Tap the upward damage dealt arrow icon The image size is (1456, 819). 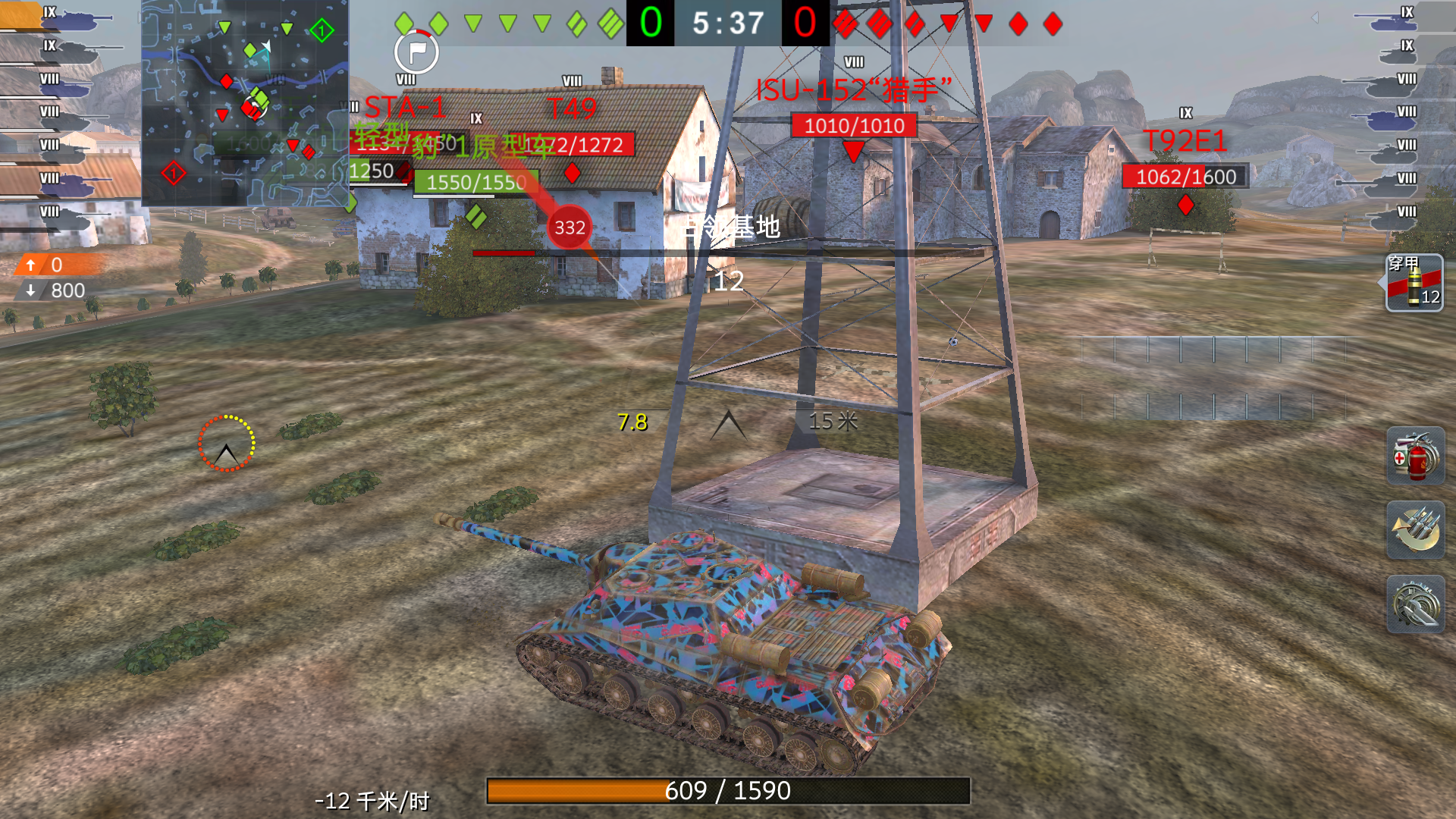[30, 266]
